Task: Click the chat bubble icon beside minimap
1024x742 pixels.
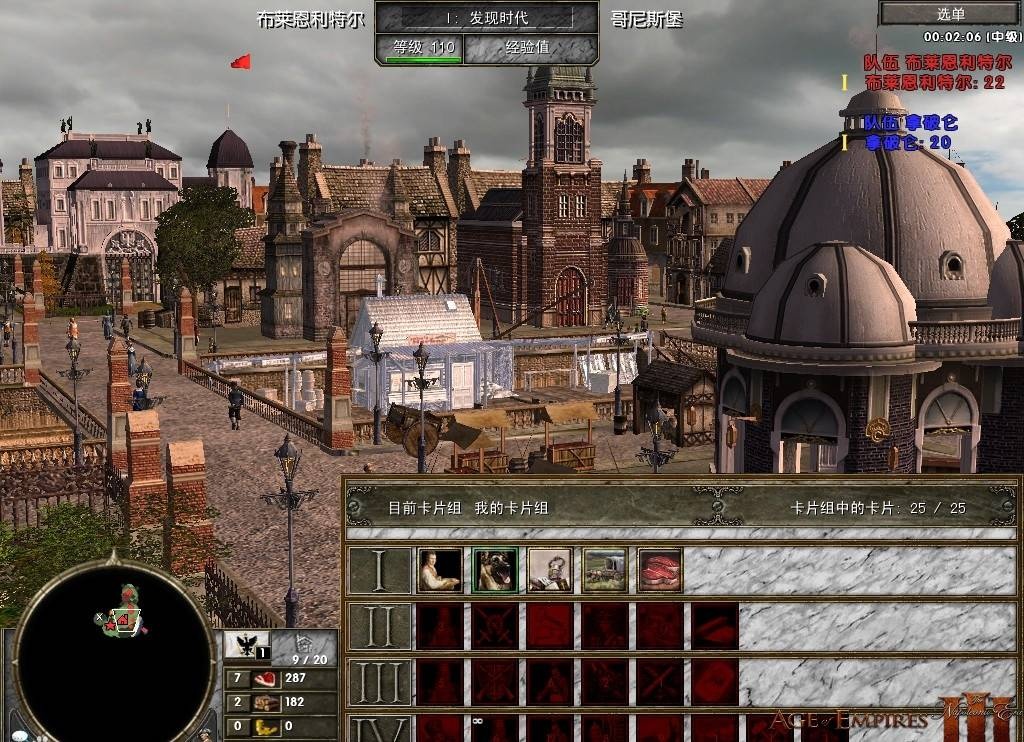Action: point(19,736)
